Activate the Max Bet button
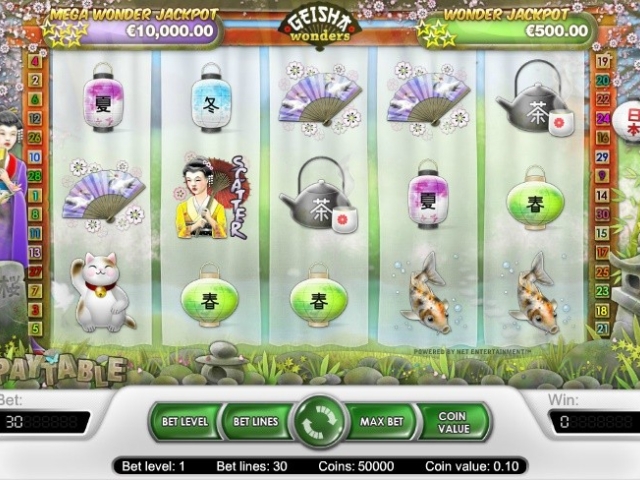 [x=381, y=422]
